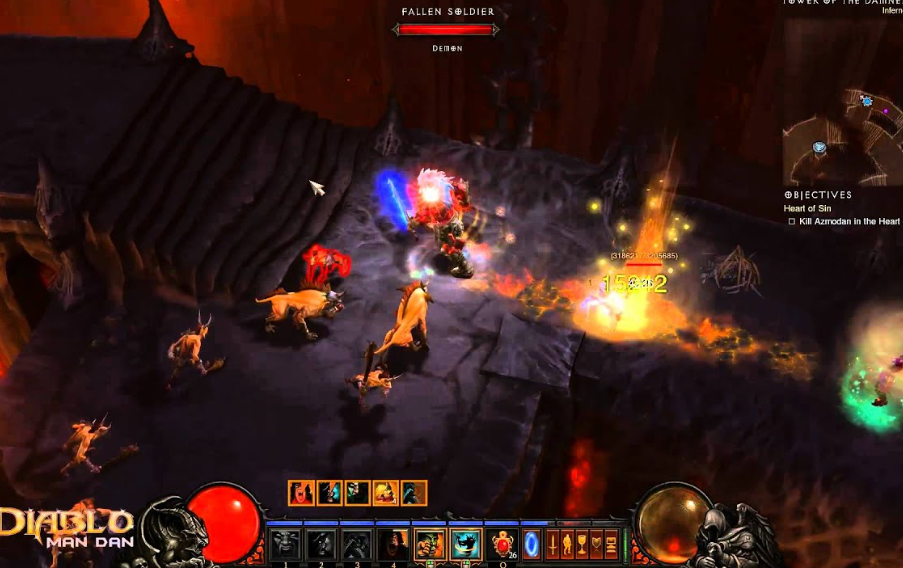Image resolution: width=903 pixels, height=568 pixels.
Task: Select the Heart of Sin quest title
Action: tap(807, 208)
